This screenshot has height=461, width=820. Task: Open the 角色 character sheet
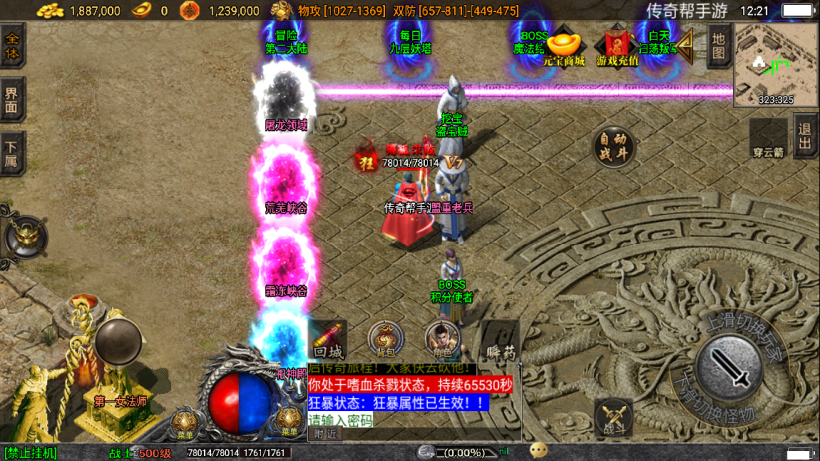pos(441,340)
